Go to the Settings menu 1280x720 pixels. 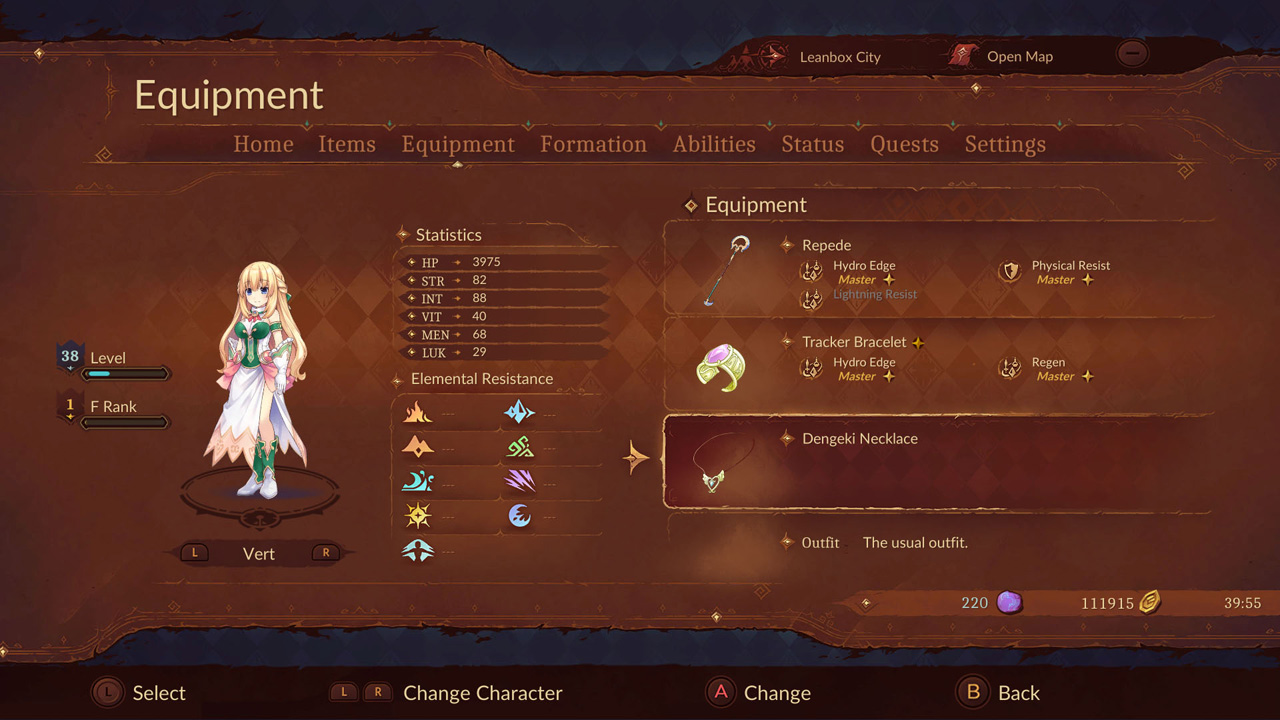1005,144
